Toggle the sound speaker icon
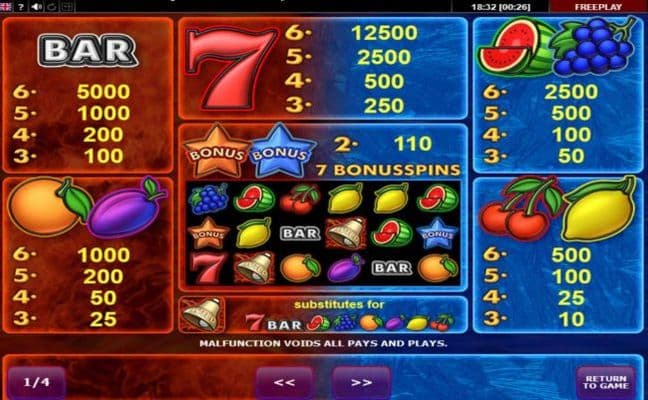Image resolution: width=648 pixels, height=400 pixels. [x=38, y=6]
